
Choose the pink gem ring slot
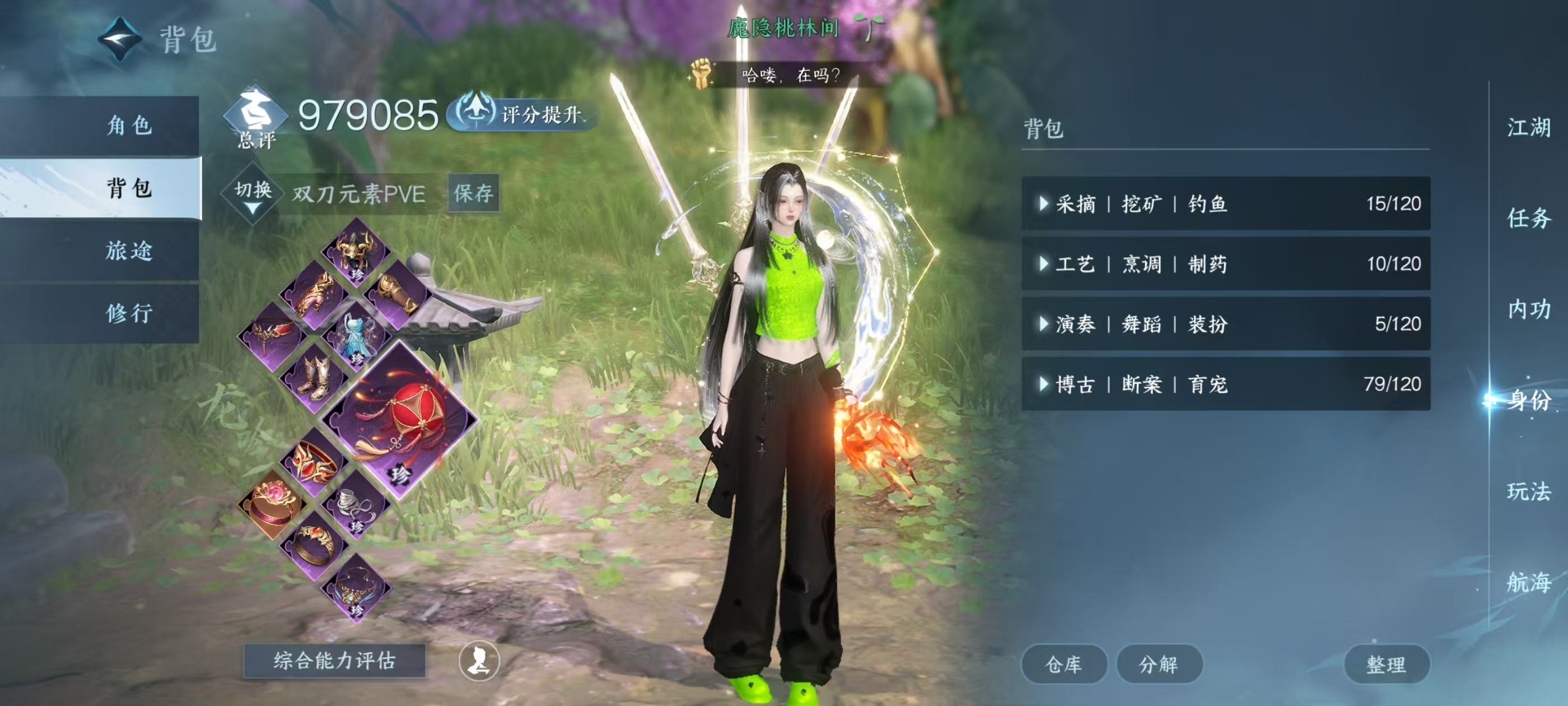pyautogui.click(x=272, y=504)
